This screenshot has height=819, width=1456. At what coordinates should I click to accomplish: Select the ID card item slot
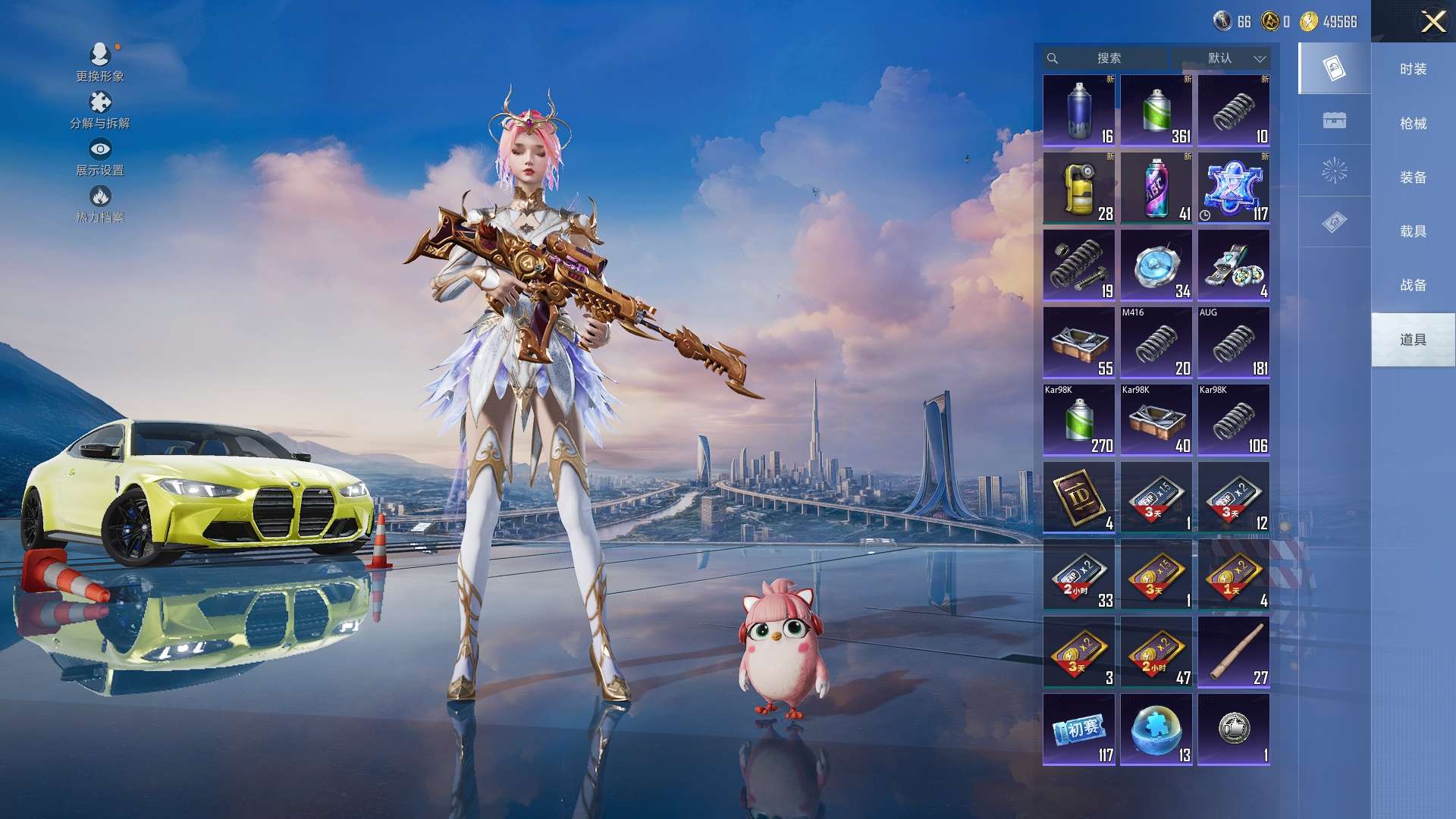pos(1078,497)
